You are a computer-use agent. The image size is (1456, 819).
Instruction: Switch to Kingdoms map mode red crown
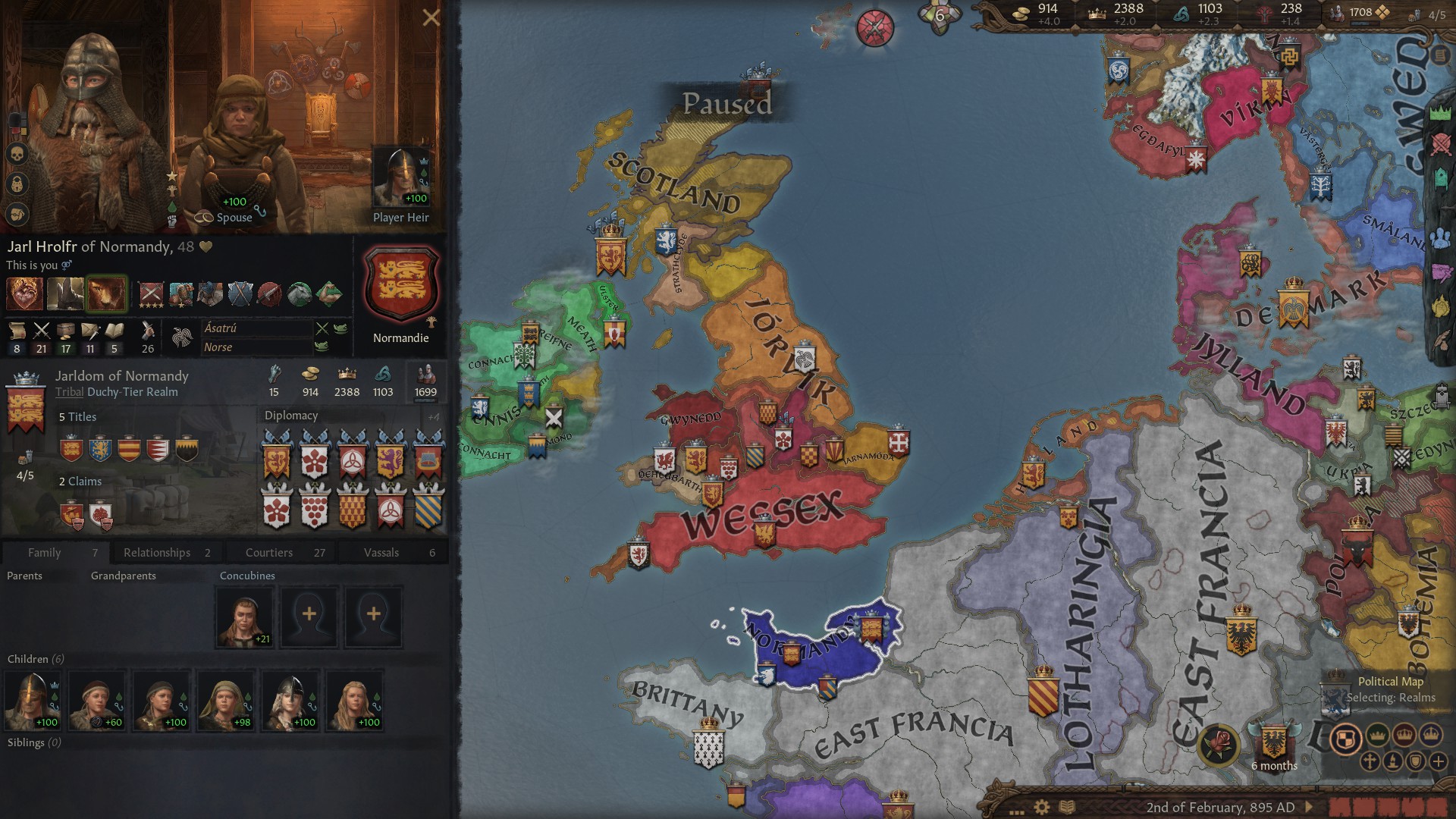tap(1404, 736)
